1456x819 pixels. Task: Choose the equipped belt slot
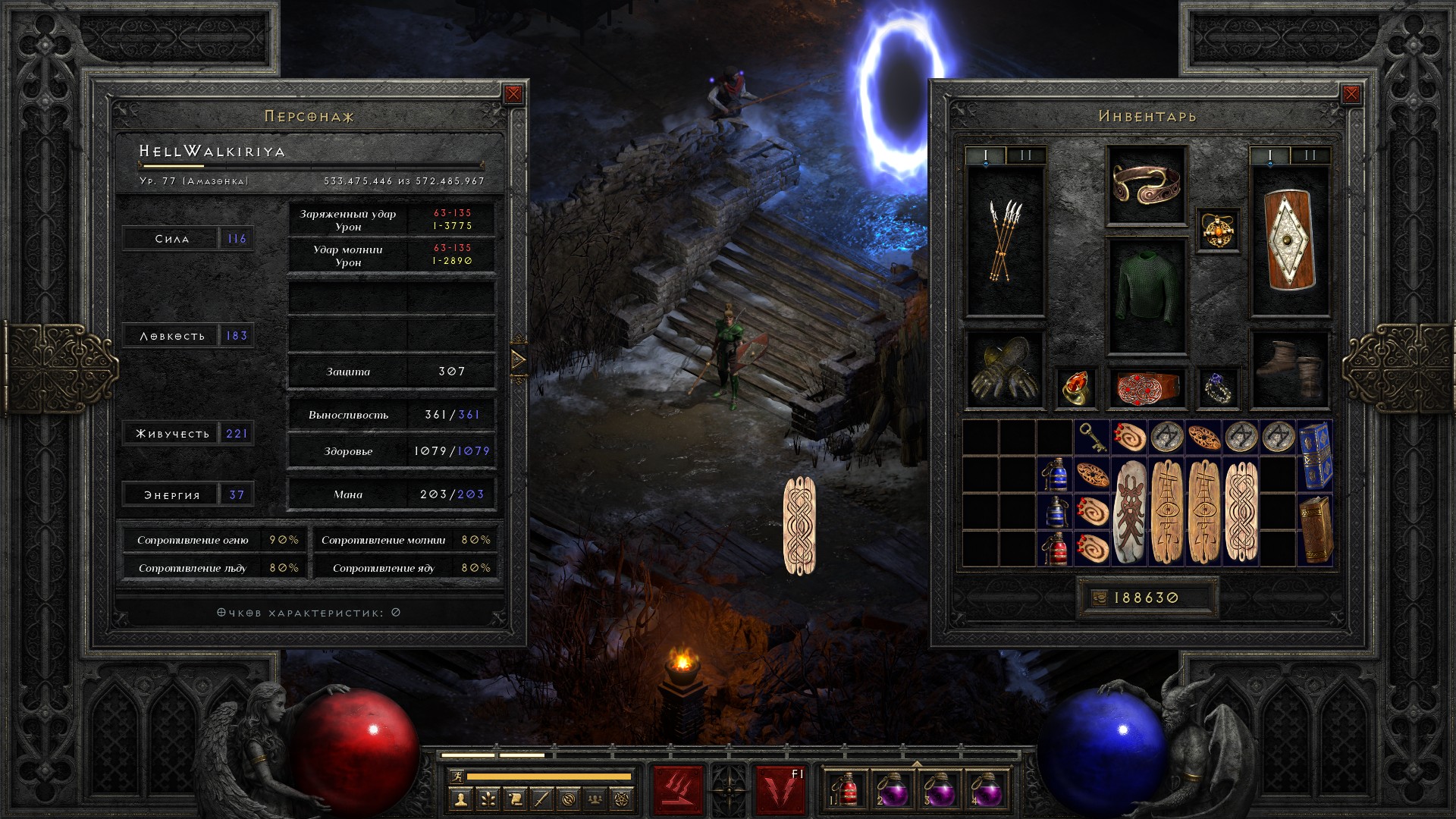(x=1146, y=387)
